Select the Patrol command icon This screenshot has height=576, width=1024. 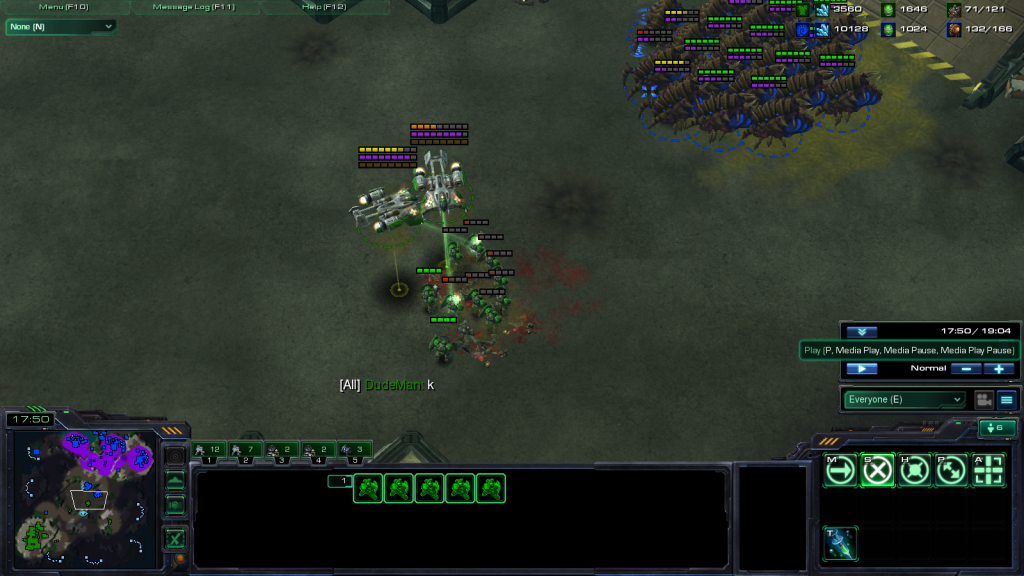(951, 469)
